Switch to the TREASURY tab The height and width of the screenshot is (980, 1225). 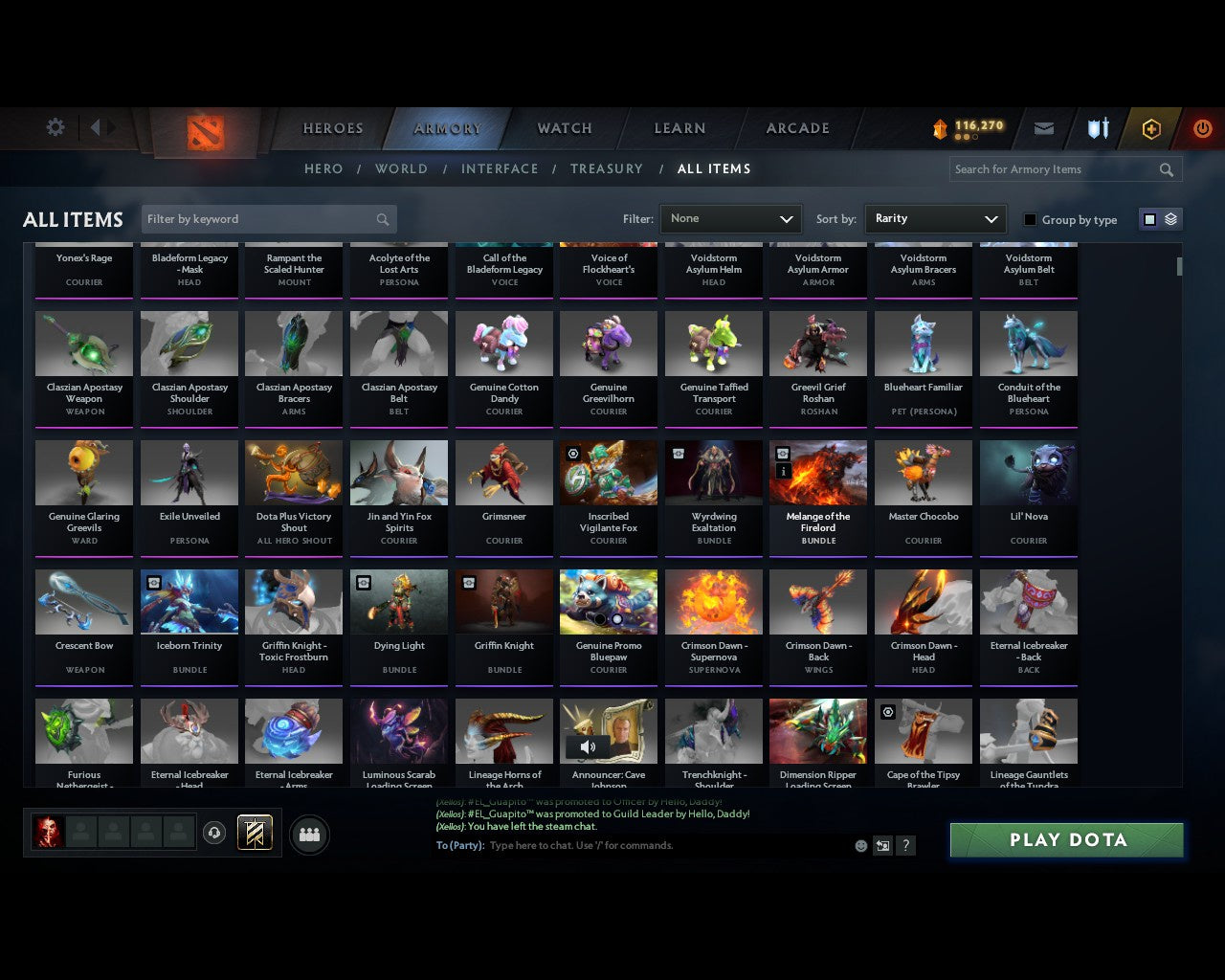click(x=607, y=168)
